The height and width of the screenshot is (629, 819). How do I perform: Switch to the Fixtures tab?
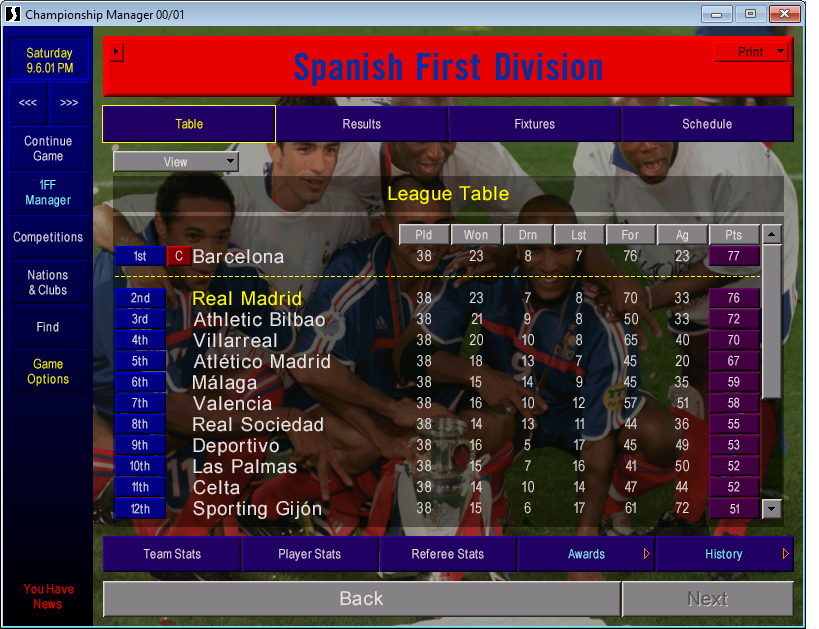point(535,124)
